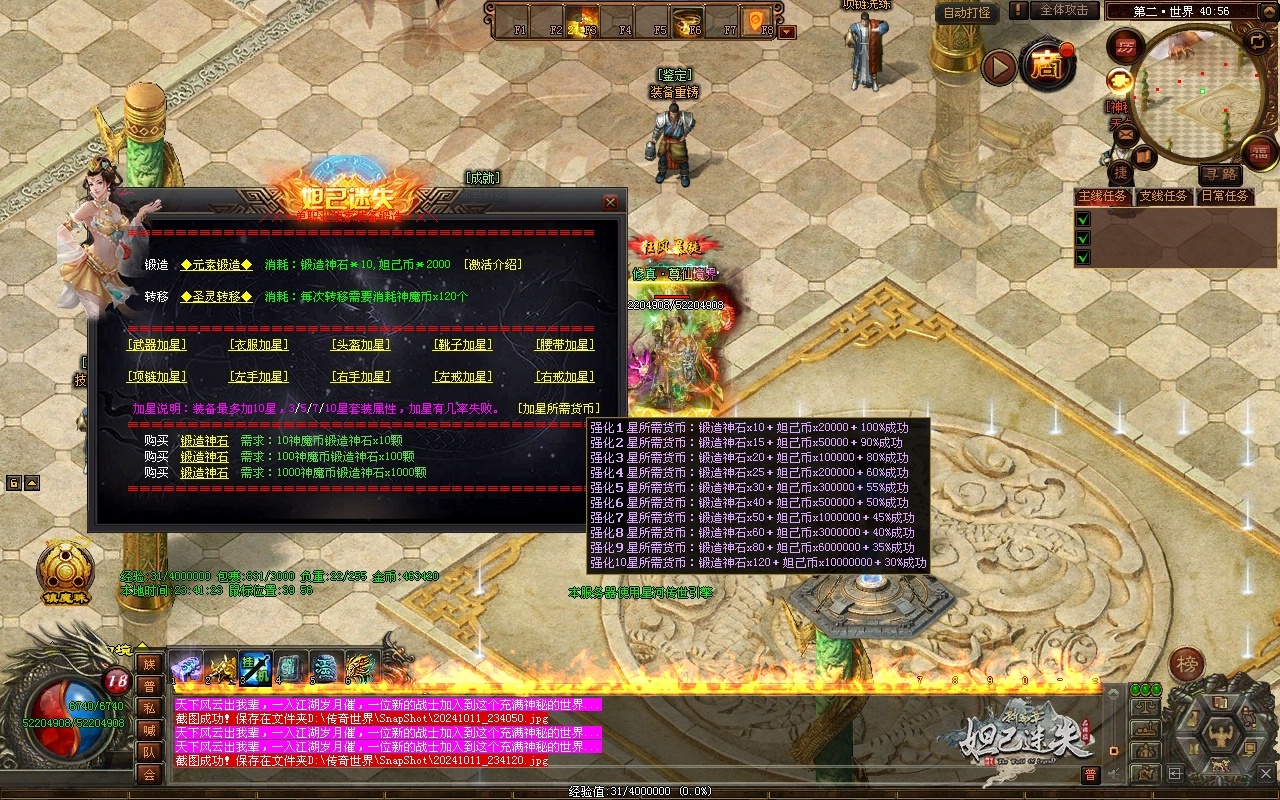1280x800 pixels.
Task: Activate the 全体攻击 attack mode button
Action: [x=1064, y=10]
